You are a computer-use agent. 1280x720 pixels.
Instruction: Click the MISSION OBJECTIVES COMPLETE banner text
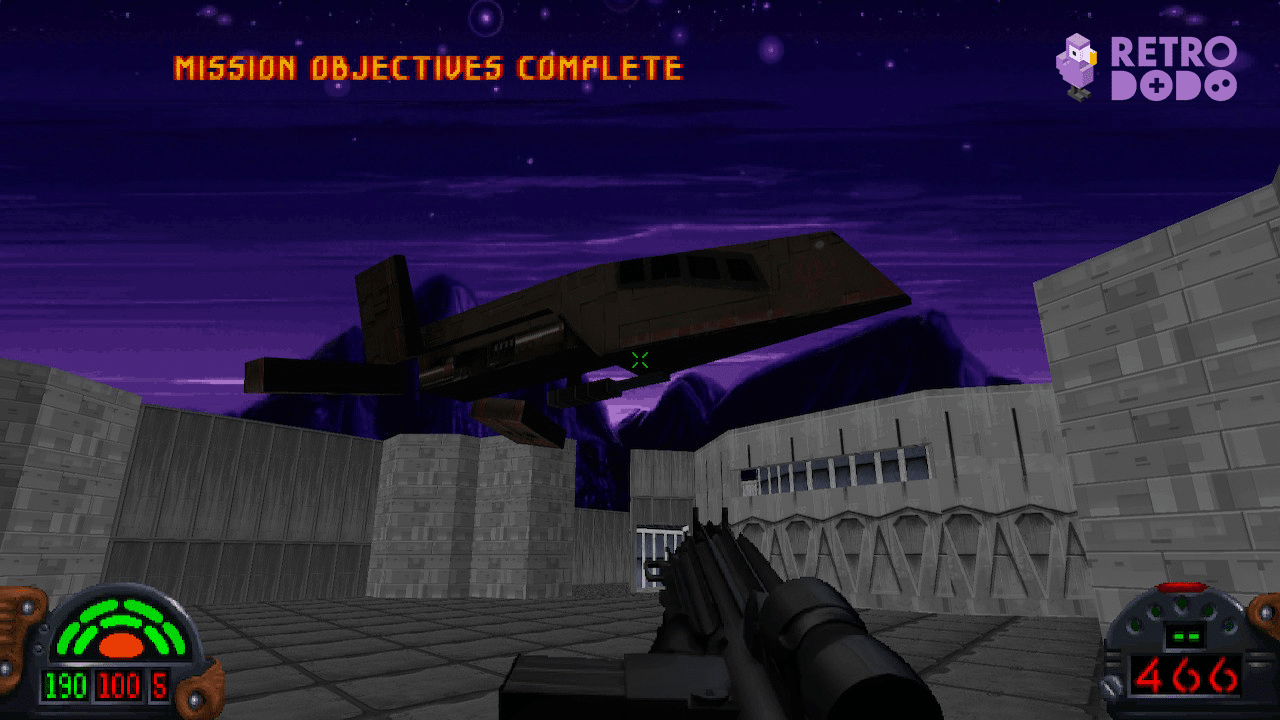tap(428, 68)
